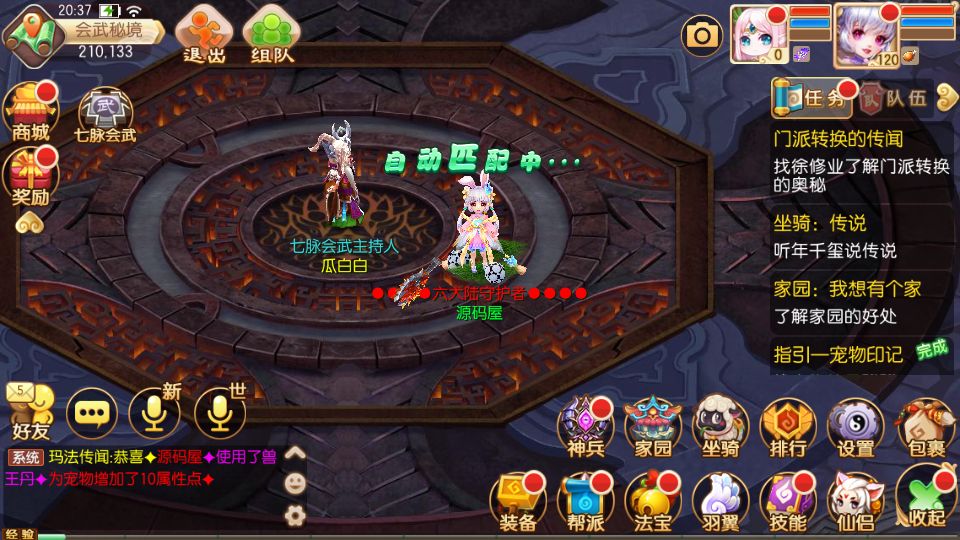Claim rewards via the 奖励 gift icon

tap(31, 178)
